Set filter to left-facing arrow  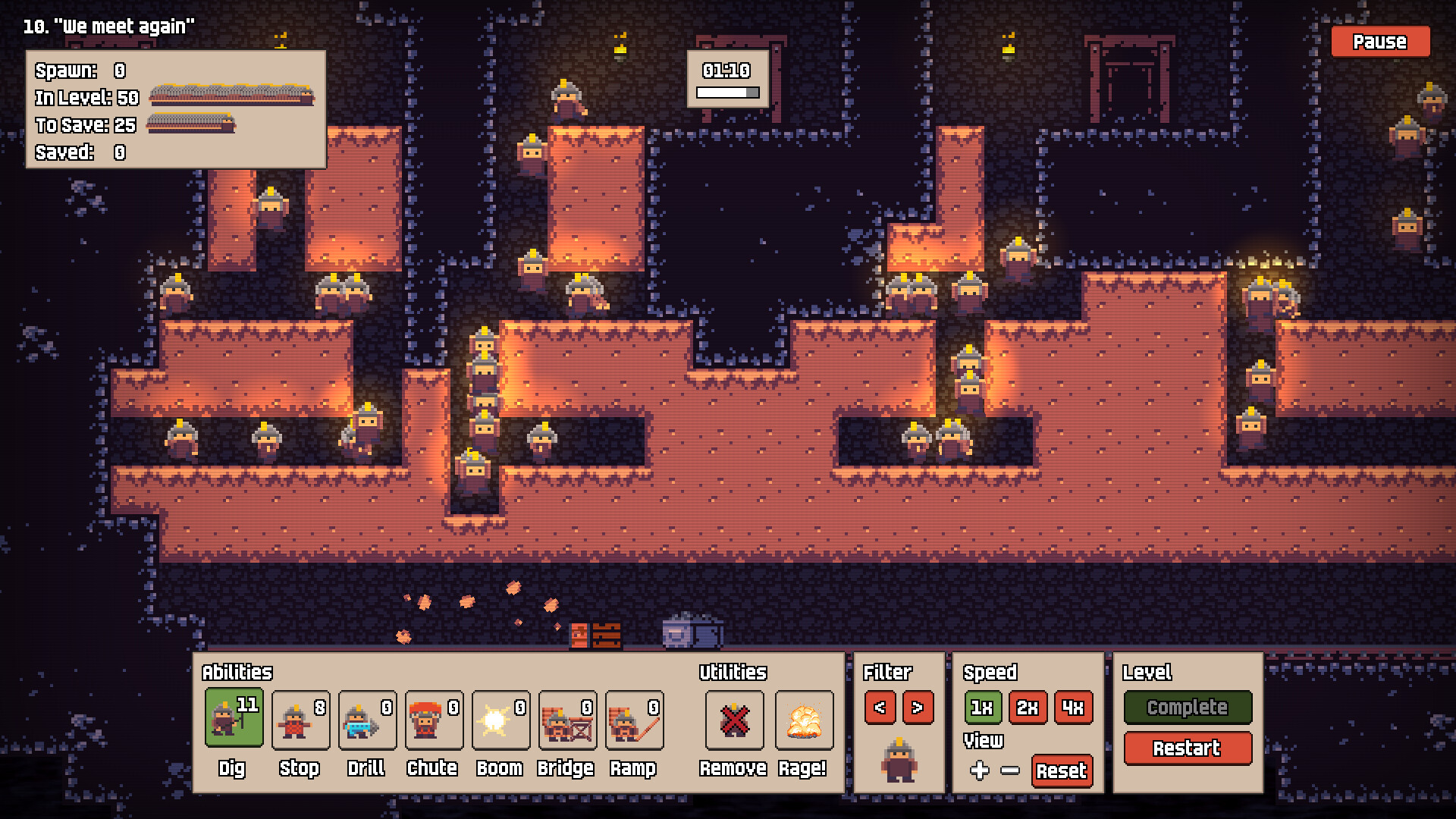880,708
